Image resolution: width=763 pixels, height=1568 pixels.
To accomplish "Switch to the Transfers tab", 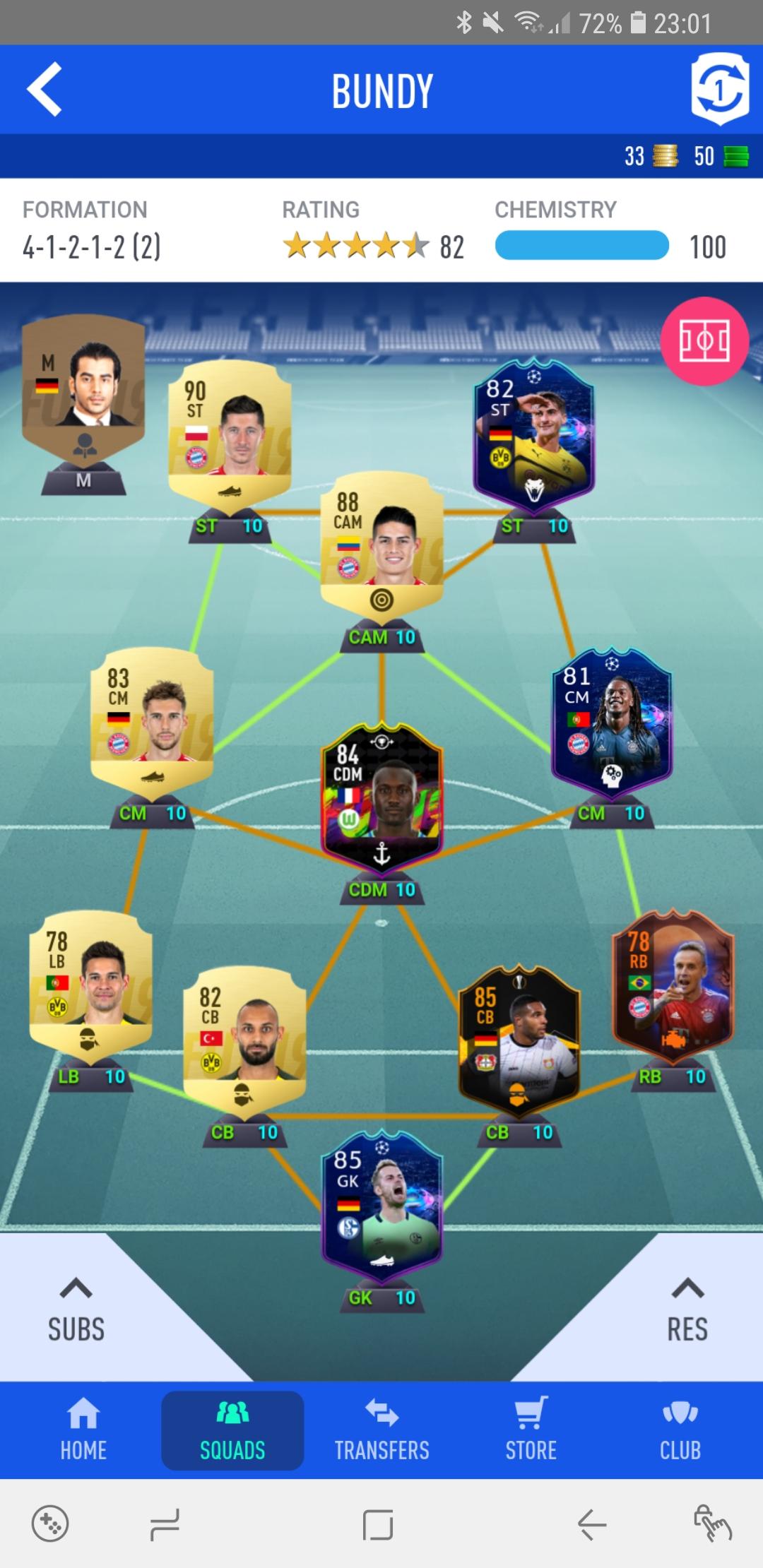I will [x=381, y=1430].
